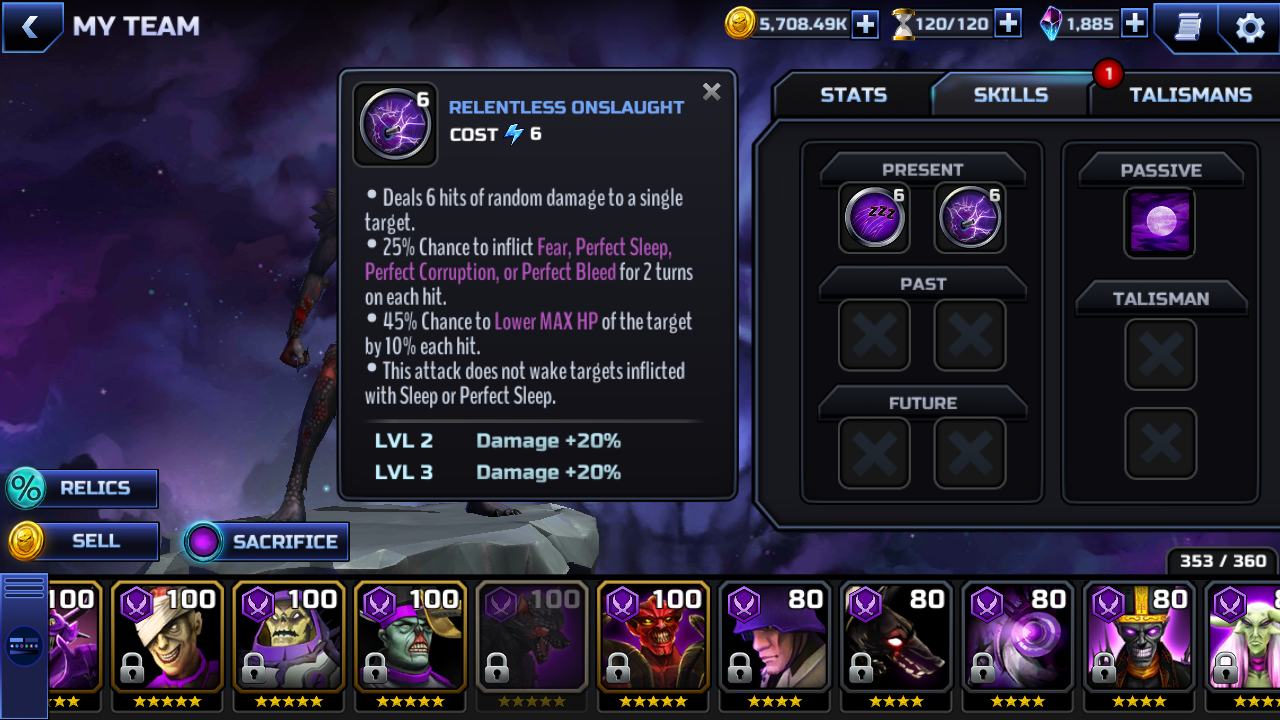
Task: Refill energy using the hourglass plus button
Action: (1008, 24)
